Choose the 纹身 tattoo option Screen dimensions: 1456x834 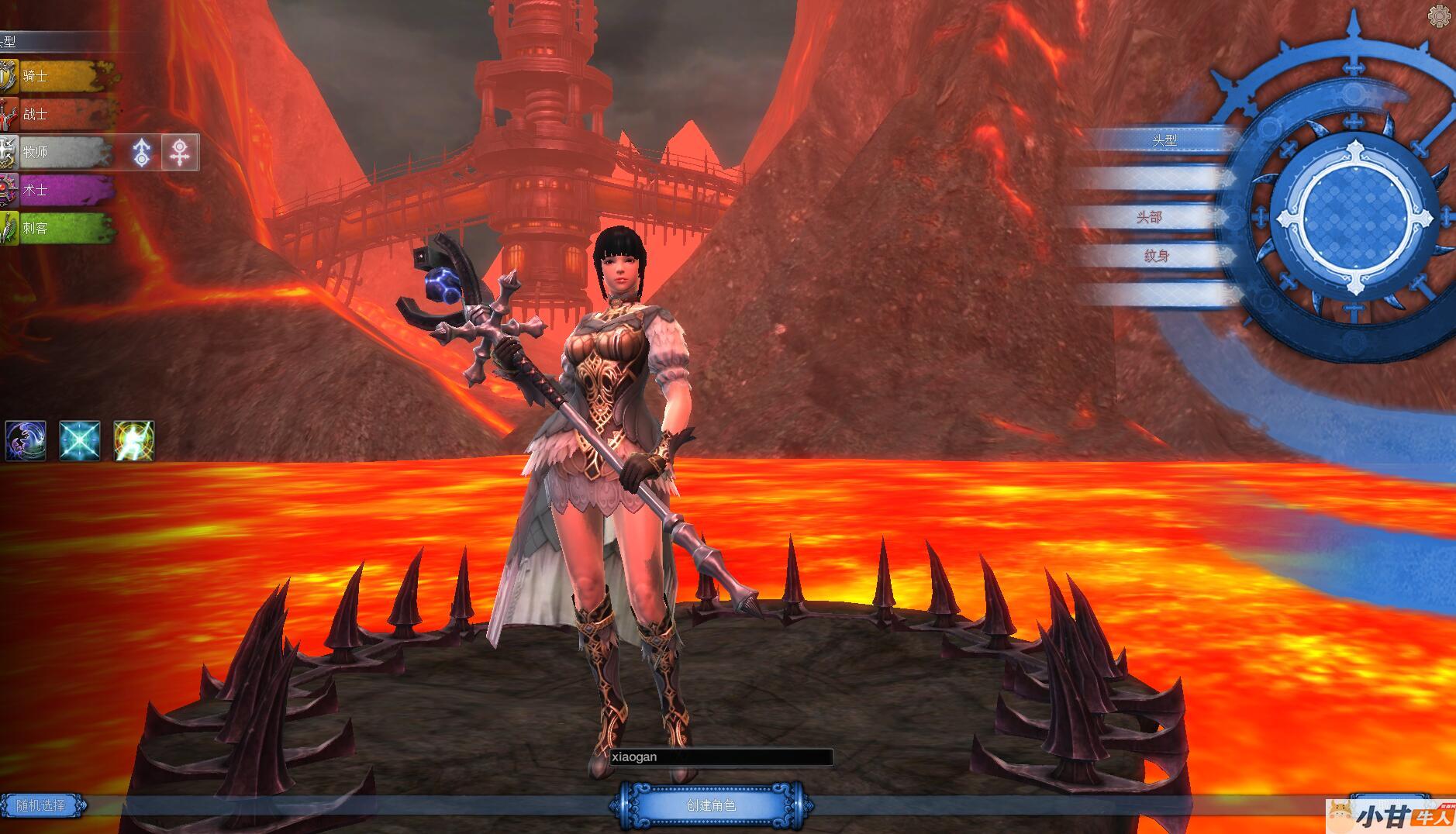tap(1156, 256)
